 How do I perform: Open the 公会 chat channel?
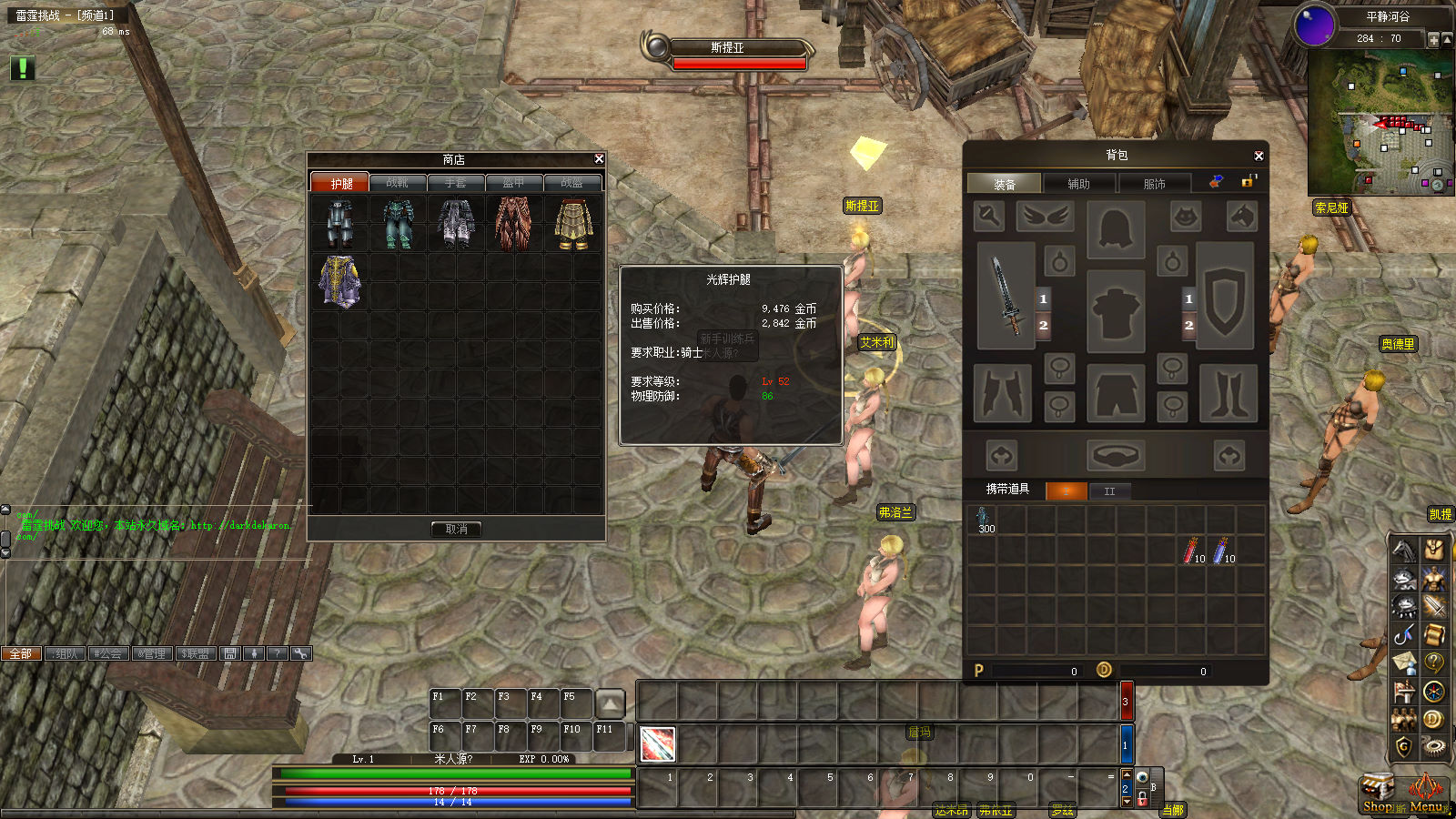(107, 653)
